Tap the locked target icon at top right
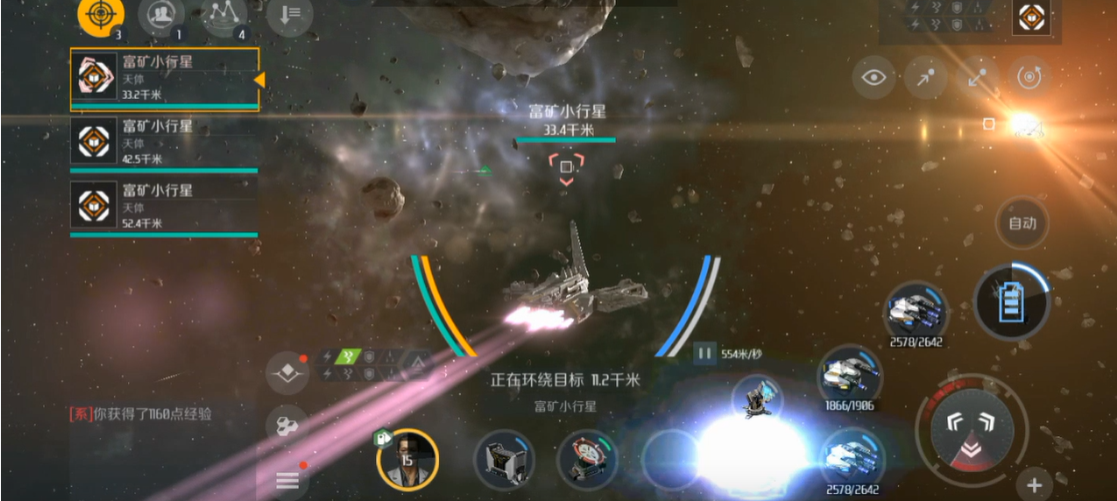 1031,17
